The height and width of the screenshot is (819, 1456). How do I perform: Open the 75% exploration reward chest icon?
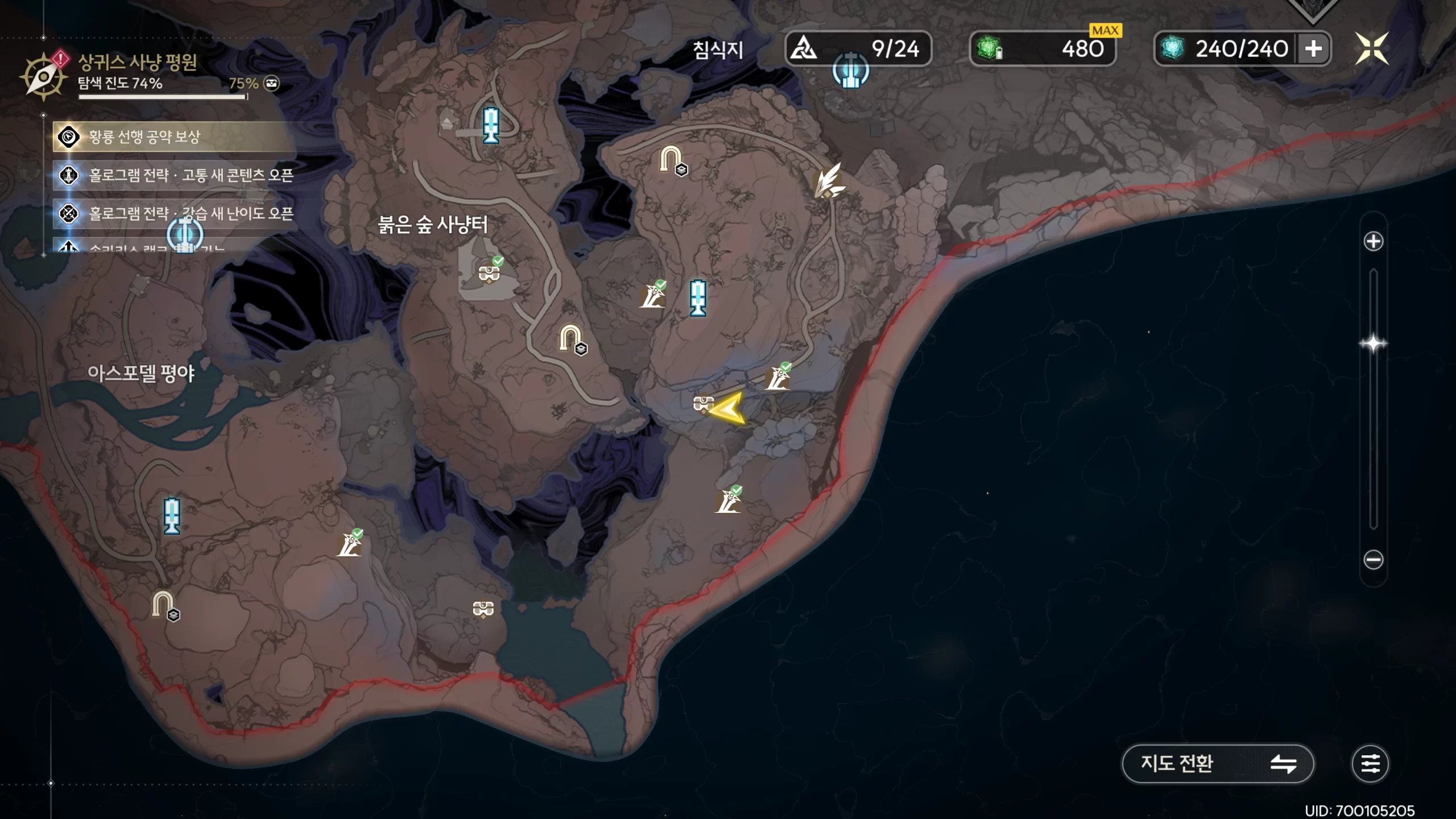(272, 84)
